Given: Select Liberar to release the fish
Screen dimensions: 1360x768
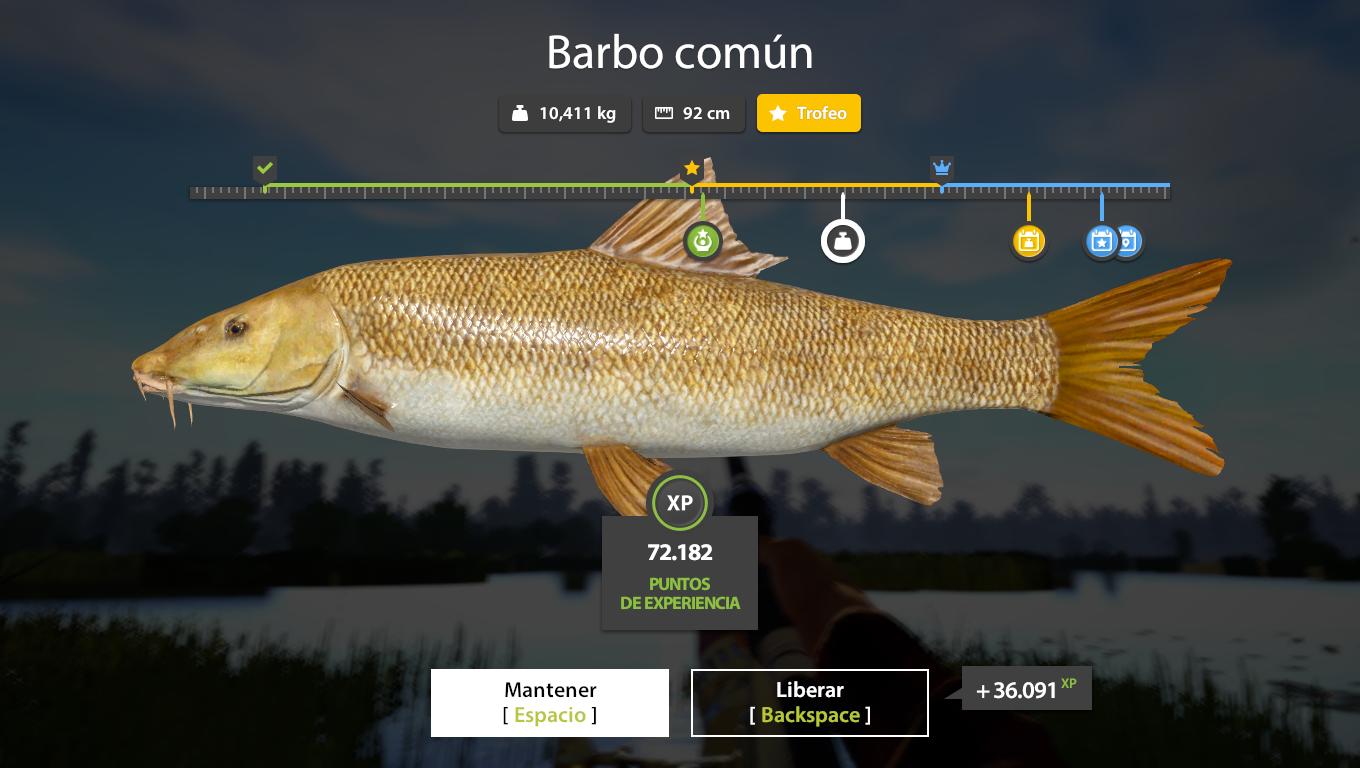Looking at the screenshot, I should [810, 703].
